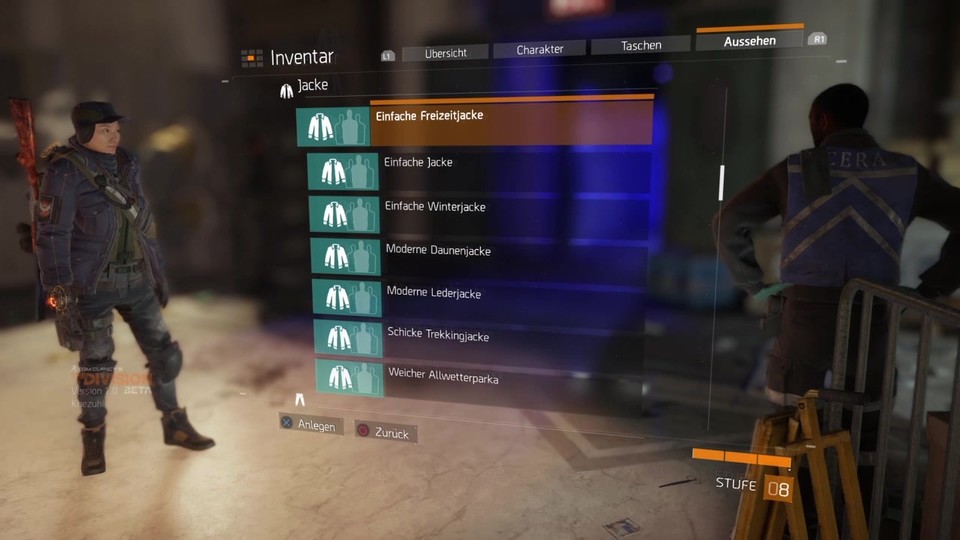Viewport: 960px width, 540px height.
Task: Switch to the Übersicht tab
Action: click(x=444, y=53)
